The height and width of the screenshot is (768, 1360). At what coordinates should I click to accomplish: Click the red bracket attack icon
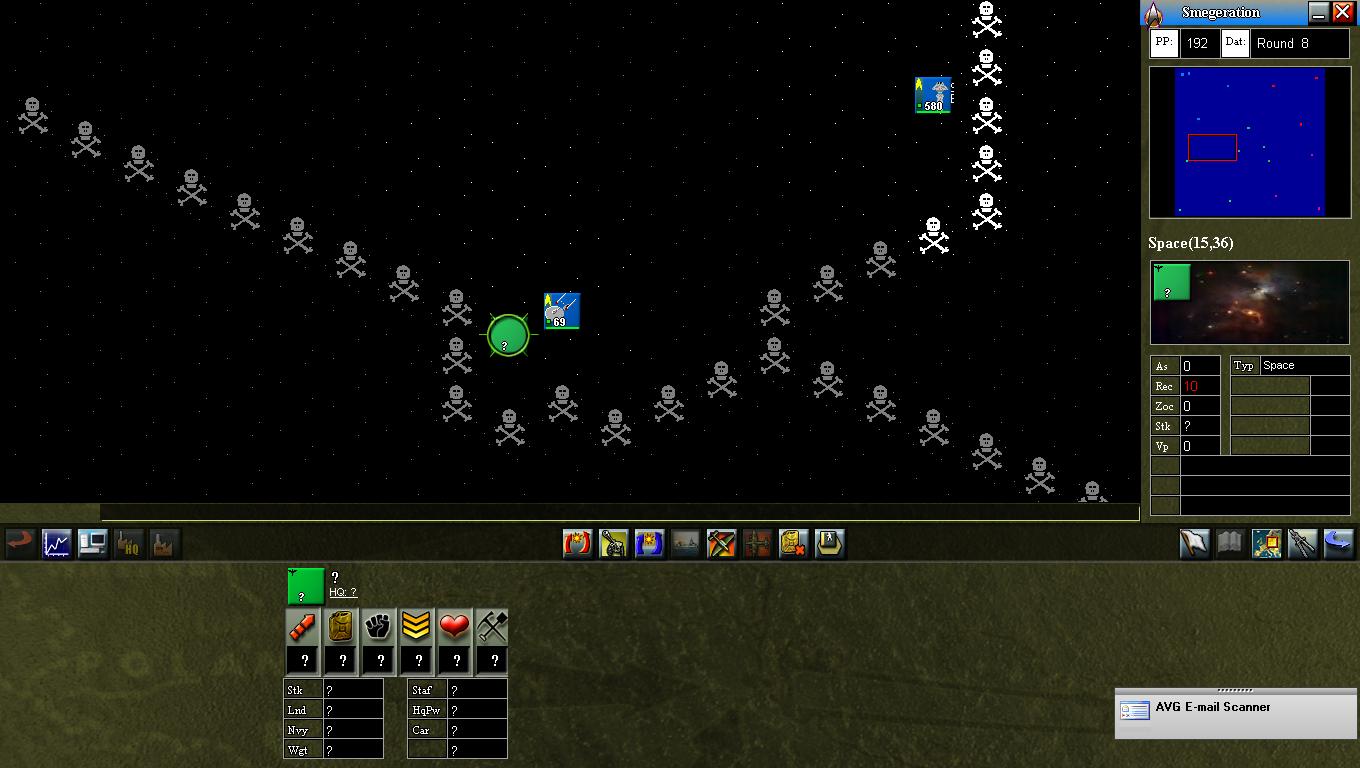click(x=577, y=543)
